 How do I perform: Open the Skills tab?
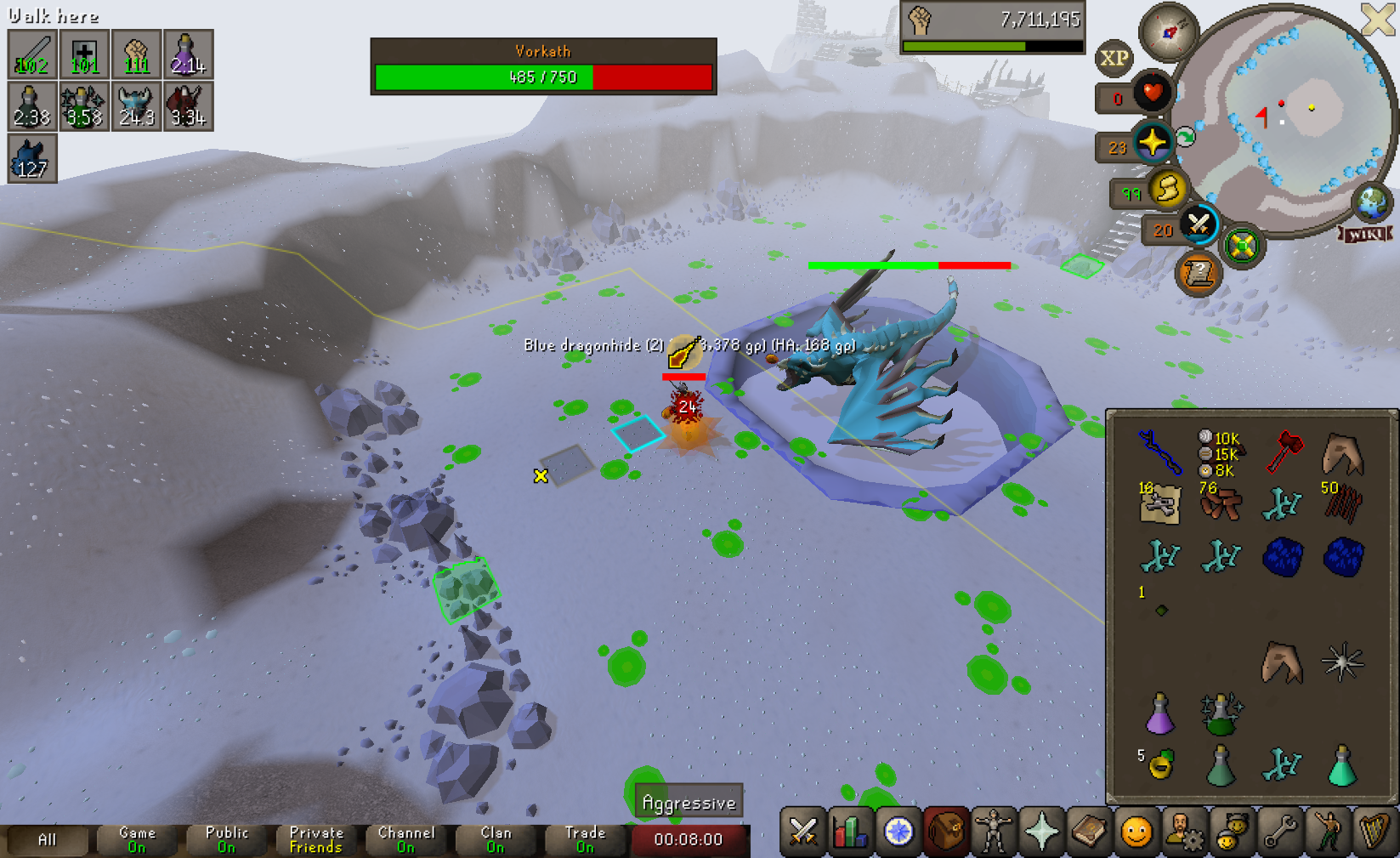click(x=850, y=832)
